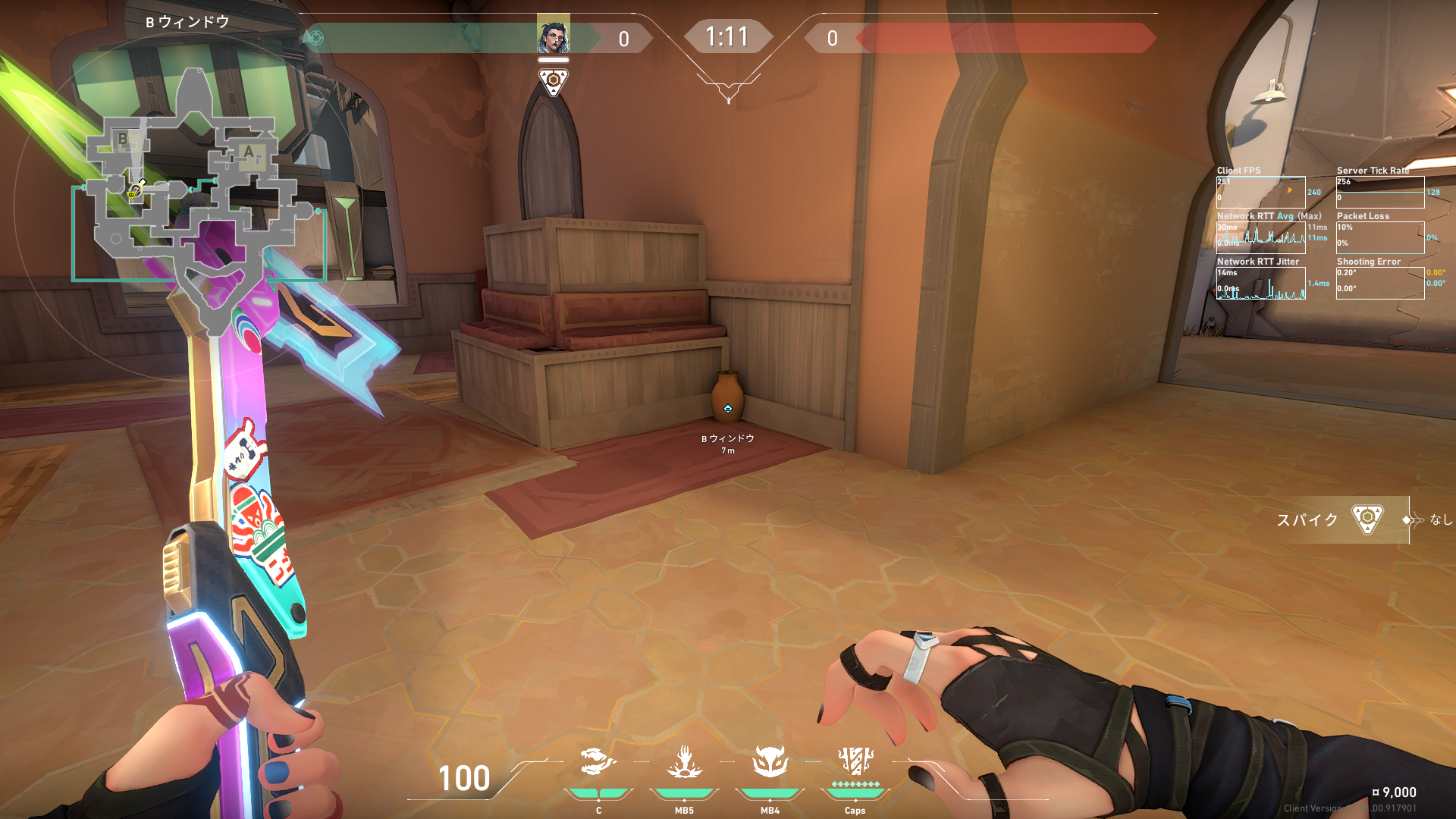Click the Client FPS performance graph
Image resolution: width=1456 pixels, height=819 pixels.
click(1260, 193)
